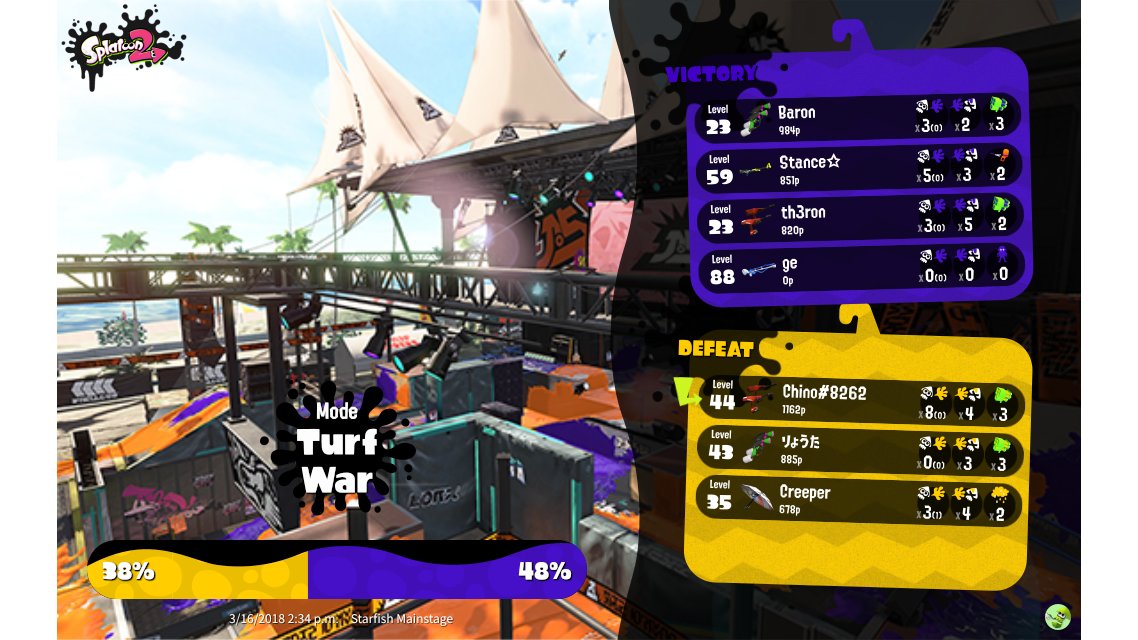Click the Splatoon 2 logo
Screen dimensions: 1138x640
123,47
